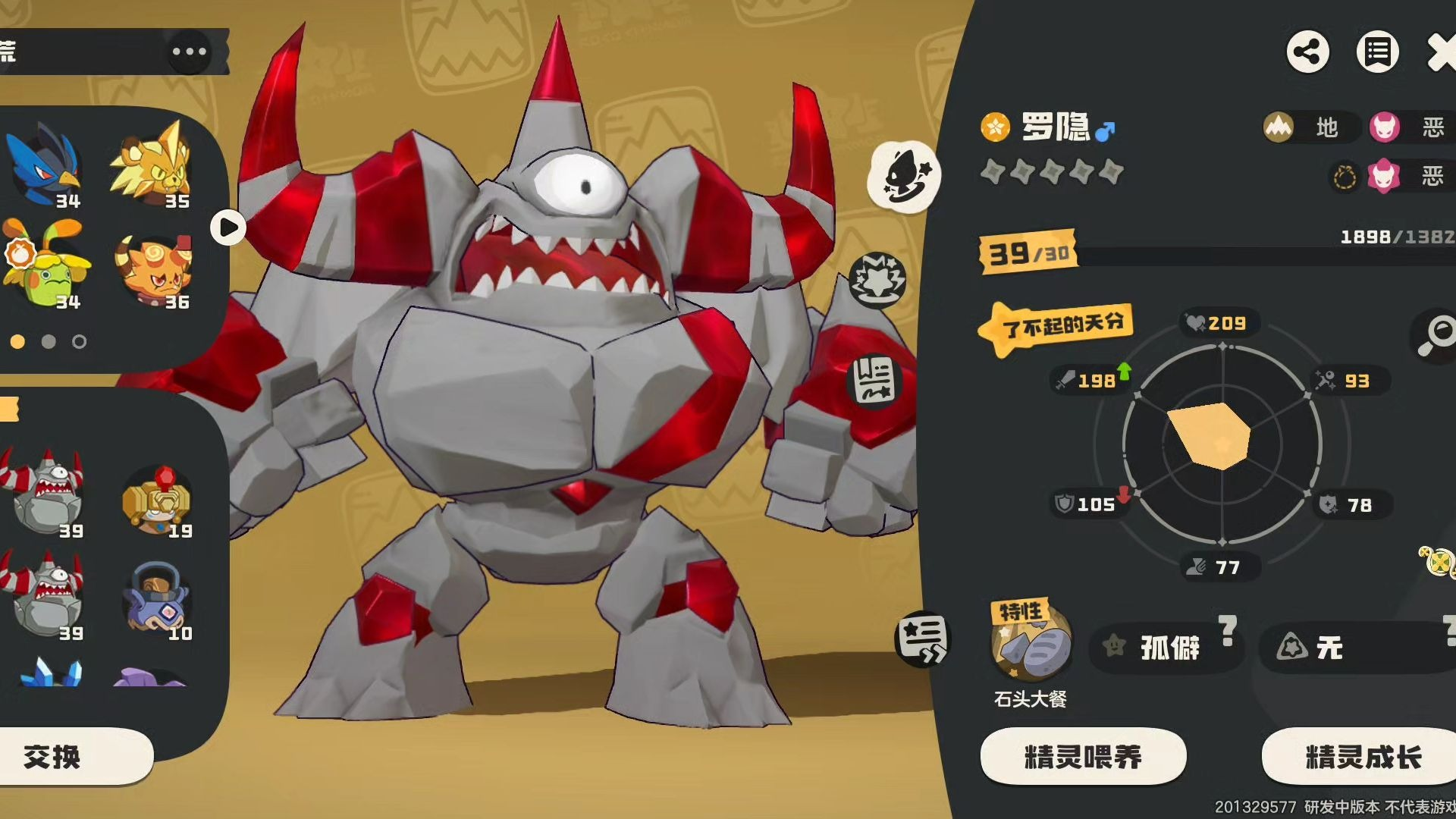The width and height of the screenshot is (1456, 819).
Task: Open the 精灵喂养 feeding menu
Action: [x=1083, y=756]
